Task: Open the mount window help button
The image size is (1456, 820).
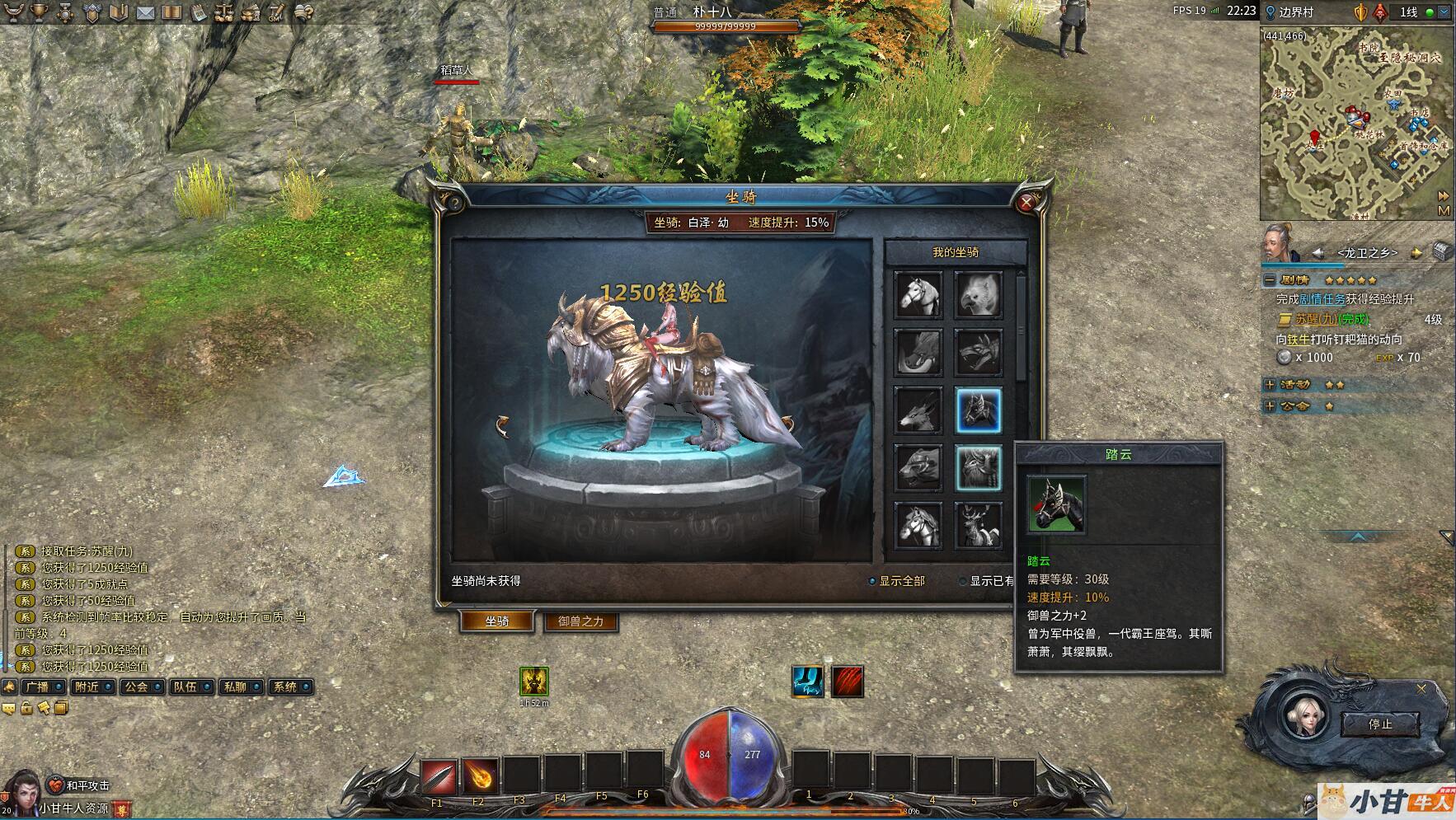Action: click(453, 203)
